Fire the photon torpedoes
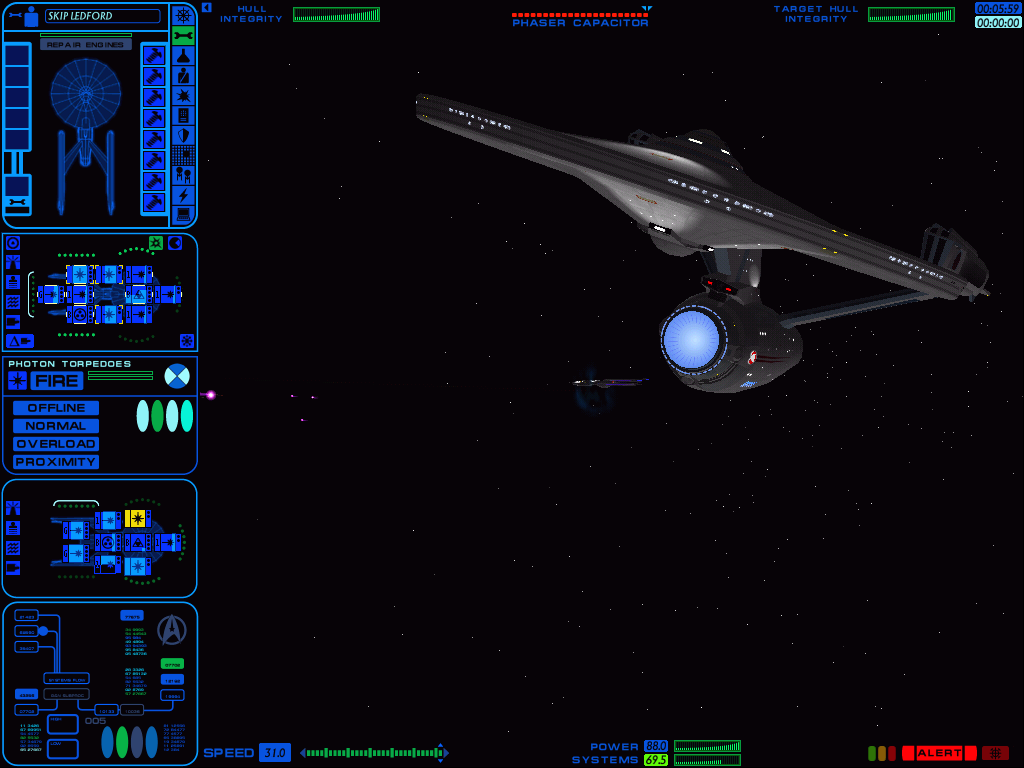This screenshot has height=768, width=1024. pos(57,381)
